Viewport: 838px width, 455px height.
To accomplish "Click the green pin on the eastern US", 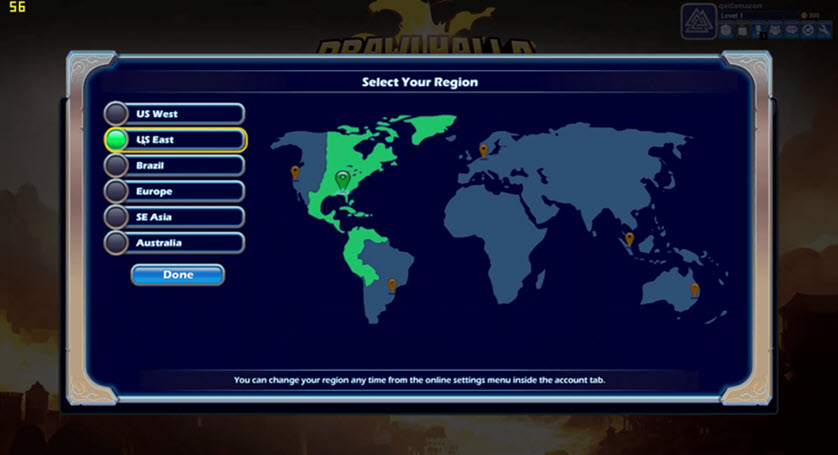I will (343, 179).
